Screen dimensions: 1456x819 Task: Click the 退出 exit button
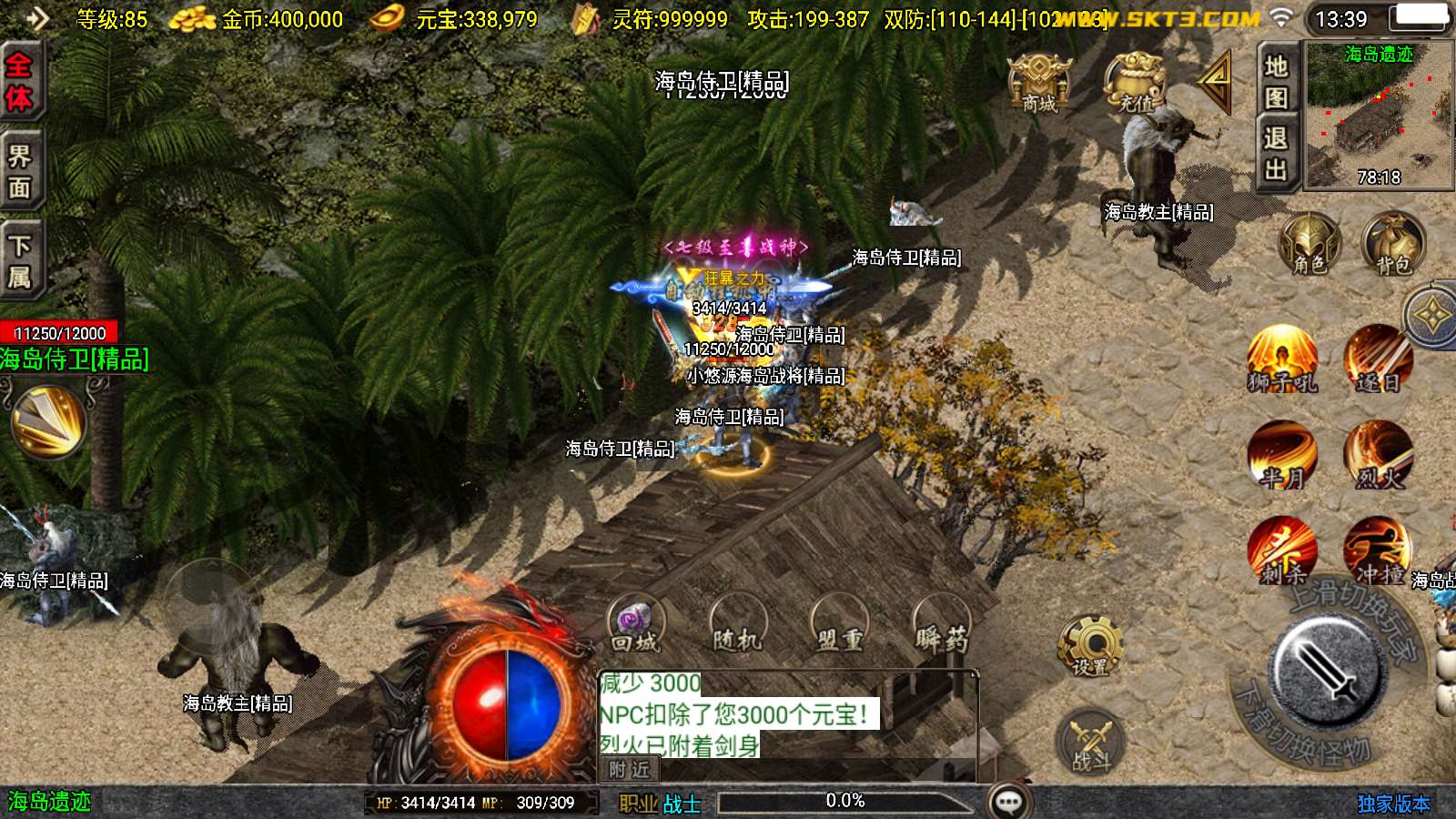(x=1276, y=154)
